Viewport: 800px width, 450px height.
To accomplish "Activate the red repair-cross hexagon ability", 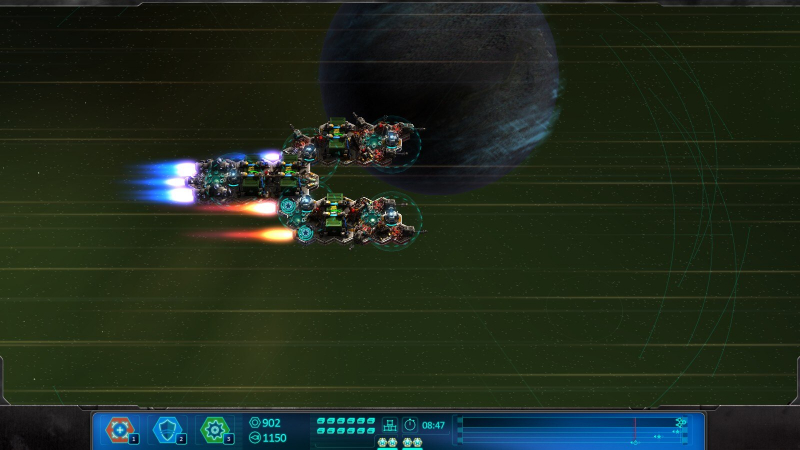I will (x=119, y=430).
